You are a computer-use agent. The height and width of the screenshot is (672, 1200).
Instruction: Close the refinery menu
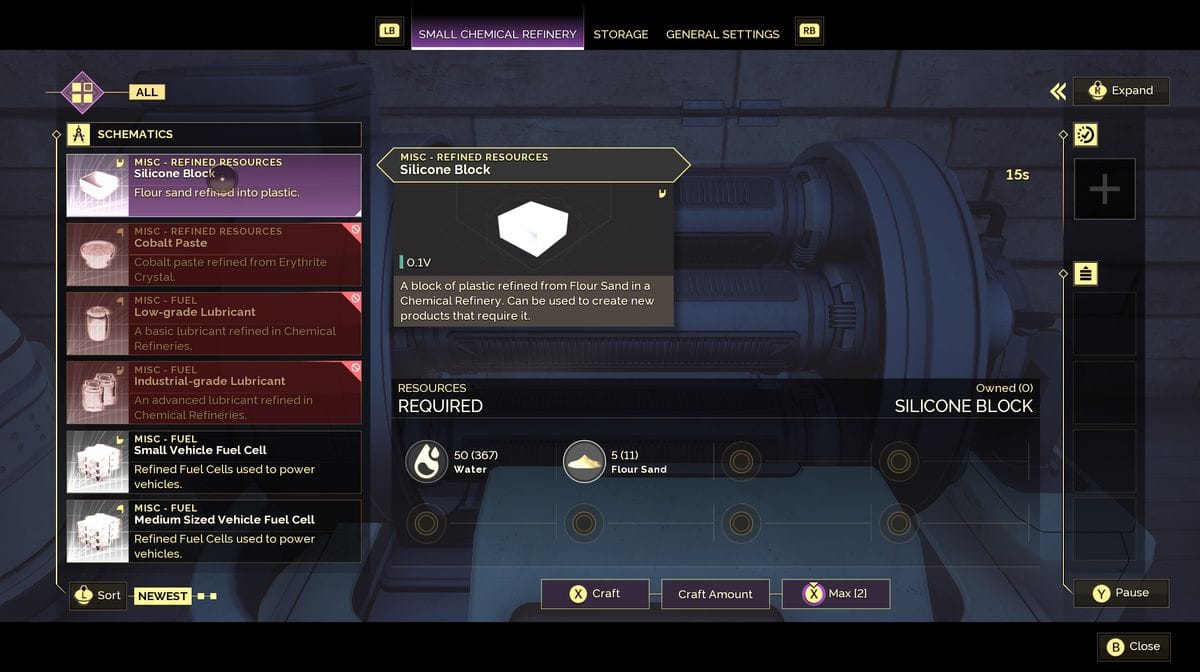[1133, 646]
